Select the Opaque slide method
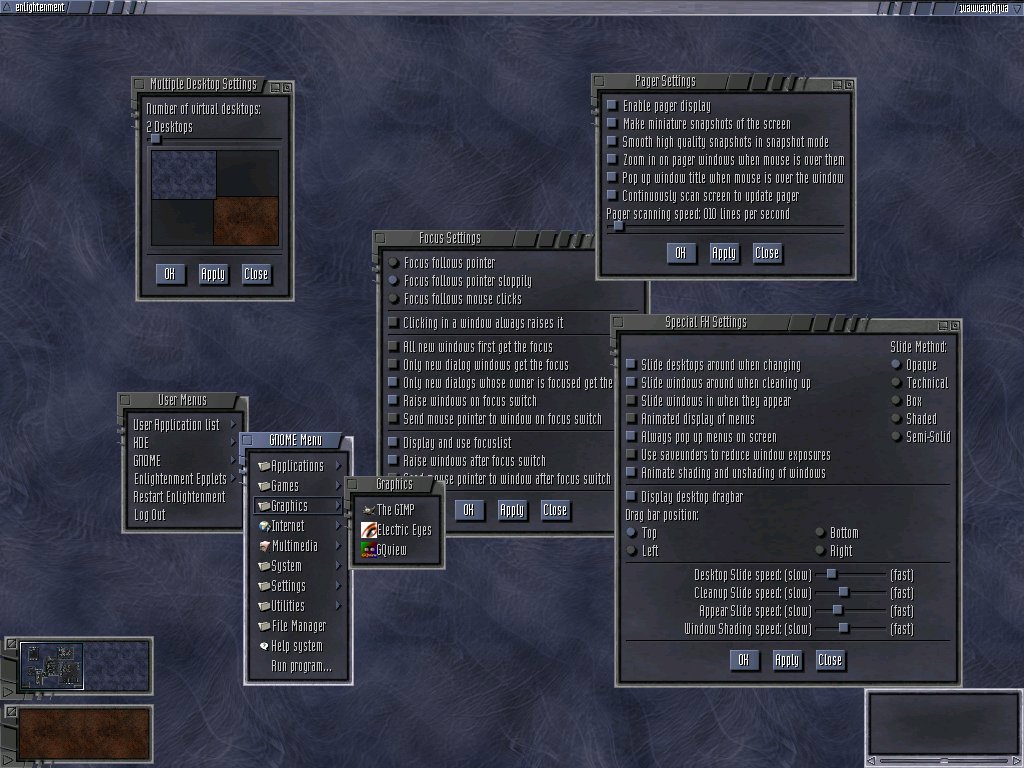 (x=896, y=365)
